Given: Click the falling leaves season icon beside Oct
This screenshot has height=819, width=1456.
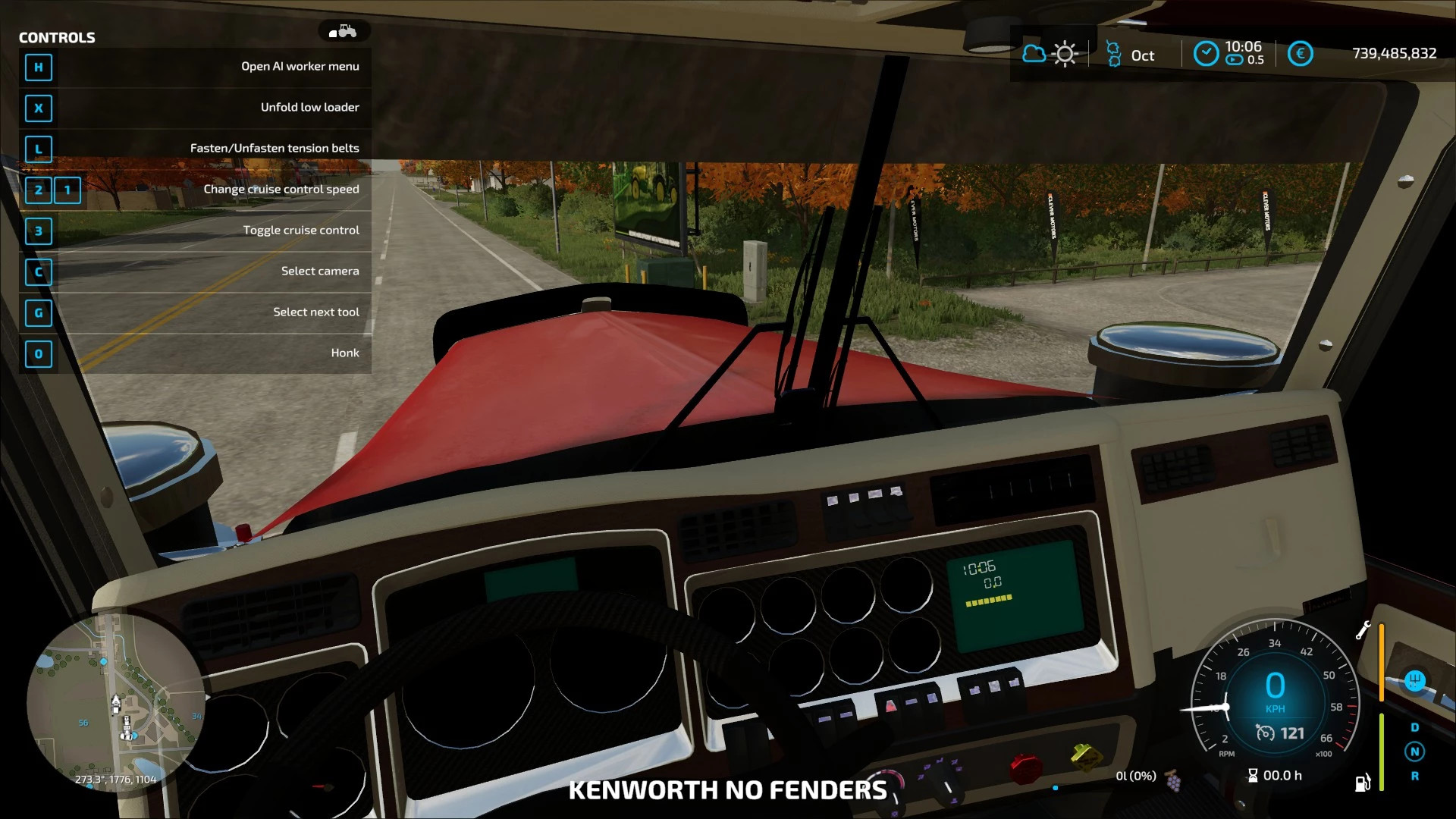Looking at the screenshot, I should point(1113,54).
